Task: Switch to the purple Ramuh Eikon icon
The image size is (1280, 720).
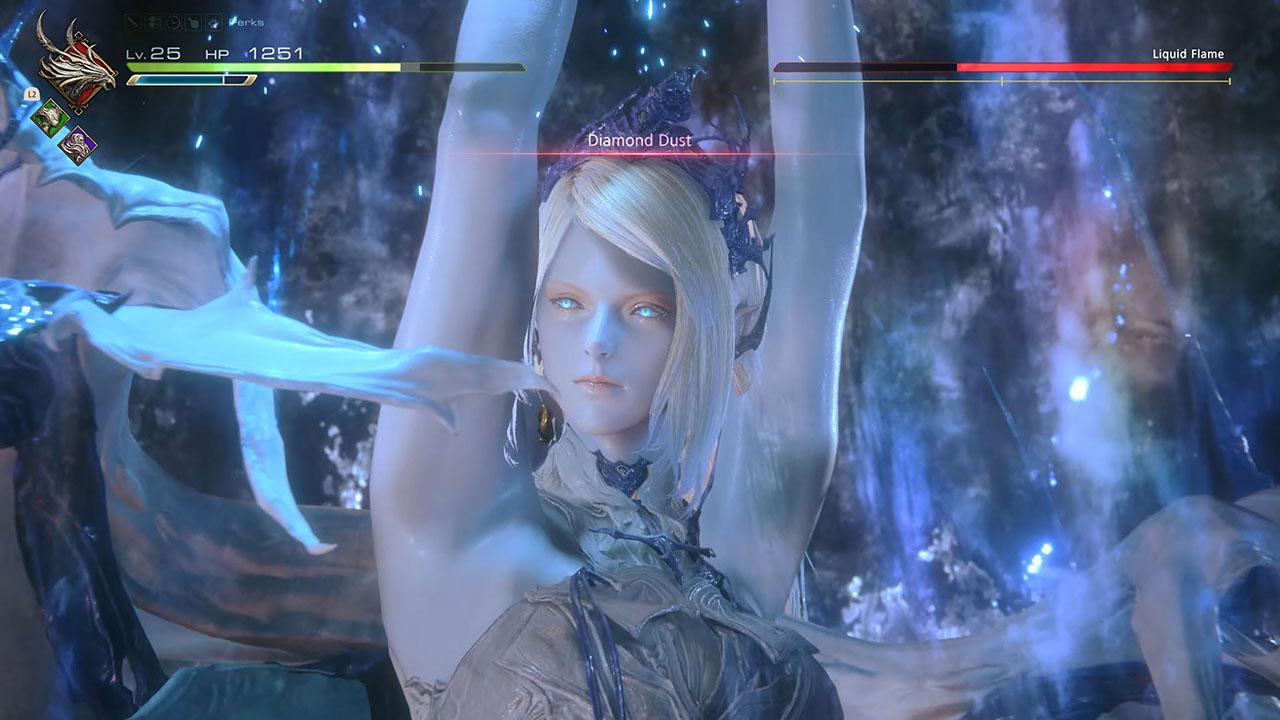Action: (x=76, y=146)
